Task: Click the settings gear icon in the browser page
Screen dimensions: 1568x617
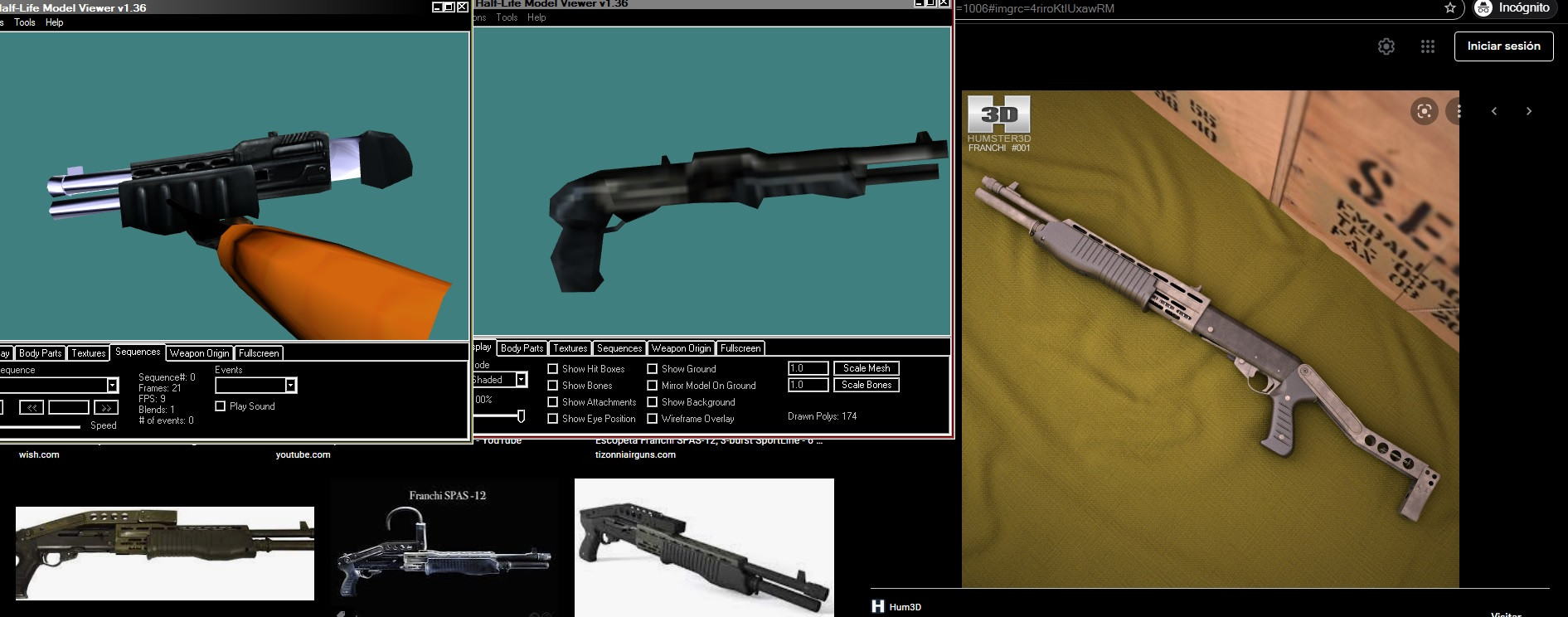Action: pyautogui.click(x=1386, y=46)
